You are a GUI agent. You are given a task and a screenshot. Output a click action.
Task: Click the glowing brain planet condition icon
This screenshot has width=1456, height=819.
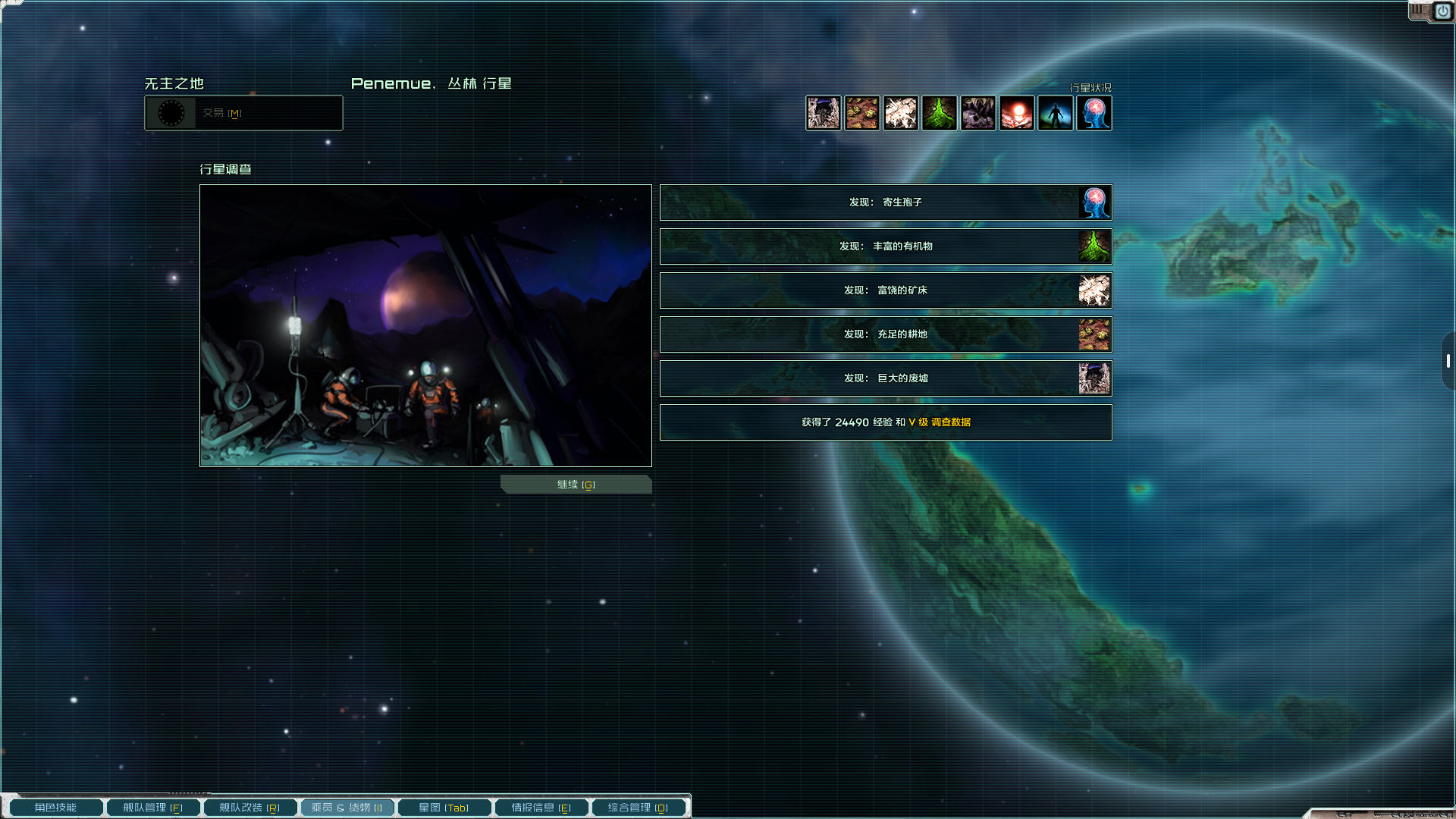point(1094,113)
